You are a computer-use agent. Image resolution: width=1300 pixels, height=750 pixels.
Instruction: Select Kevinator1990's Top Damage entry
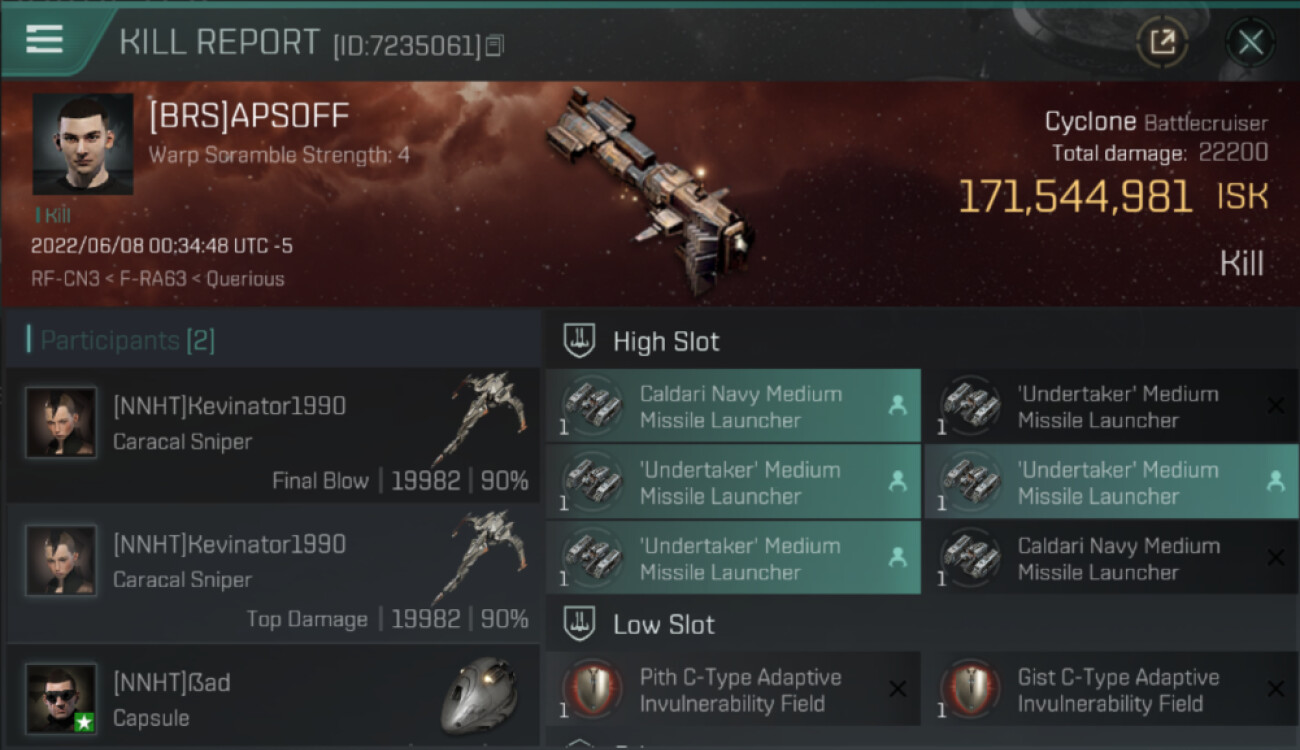pyautogui.click(x=272, y=574)
